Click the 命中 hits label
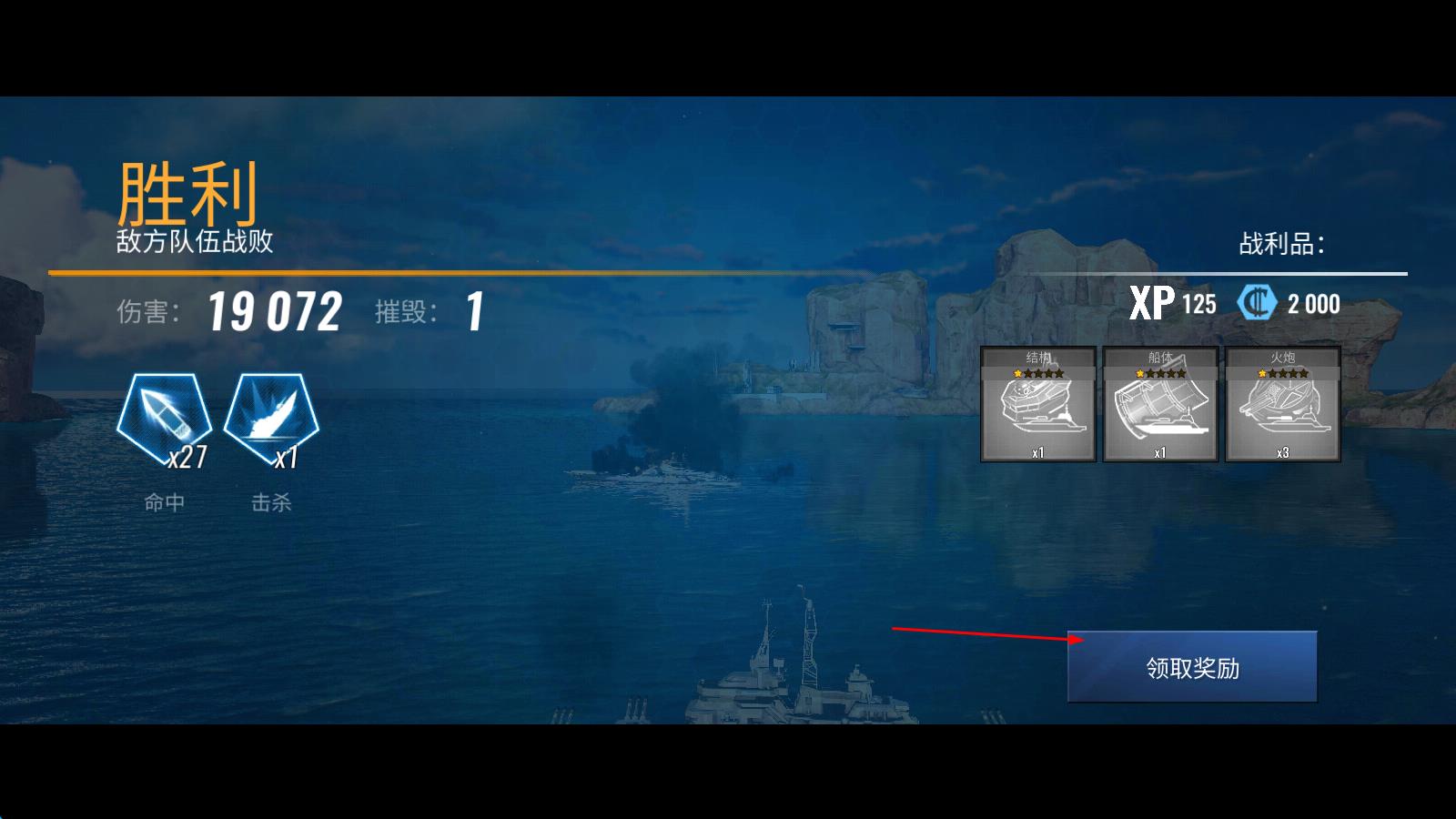 pos(167,502)
